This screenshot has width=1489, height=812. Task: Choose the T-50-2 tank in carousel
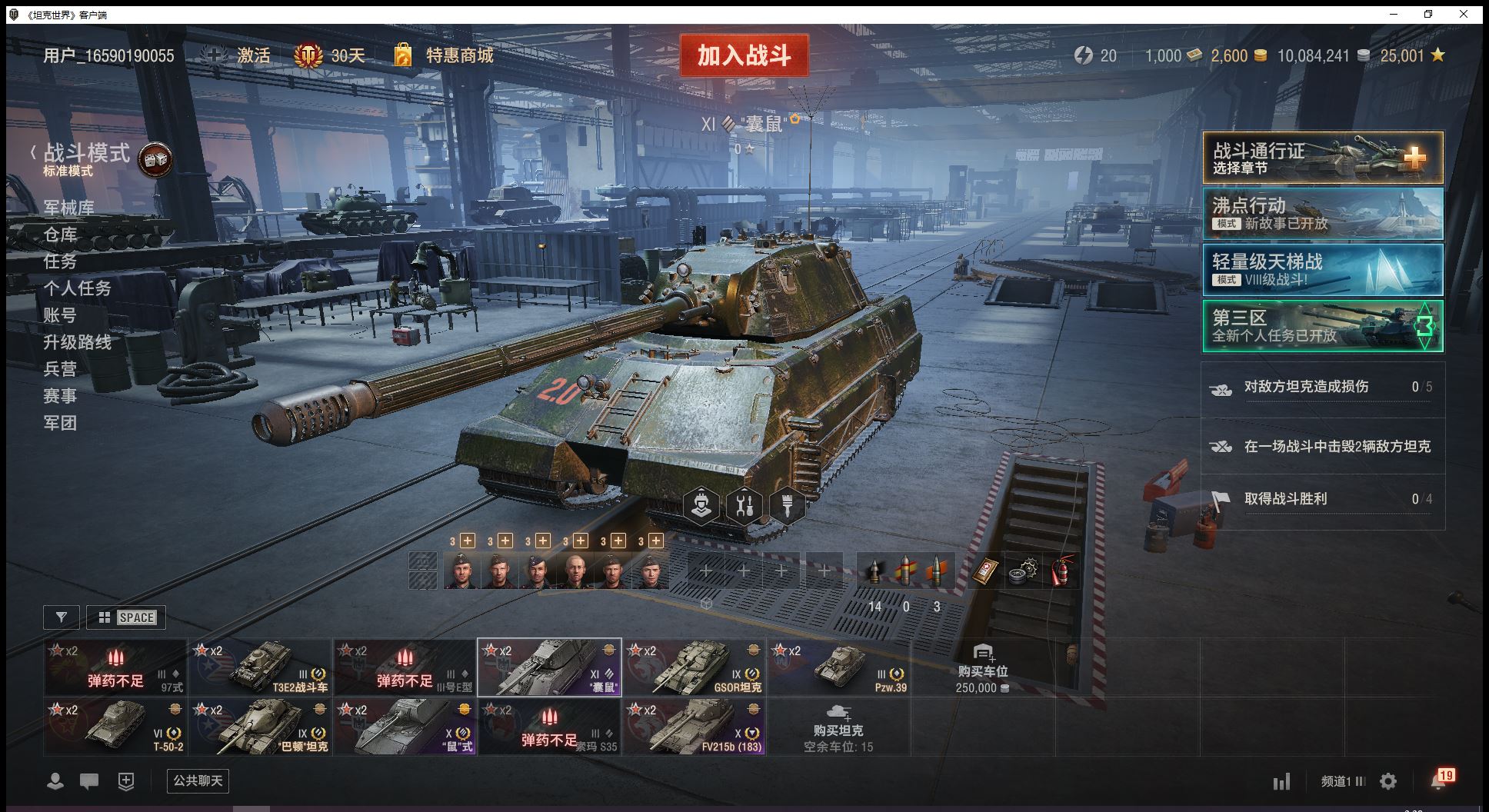point(115,727)
